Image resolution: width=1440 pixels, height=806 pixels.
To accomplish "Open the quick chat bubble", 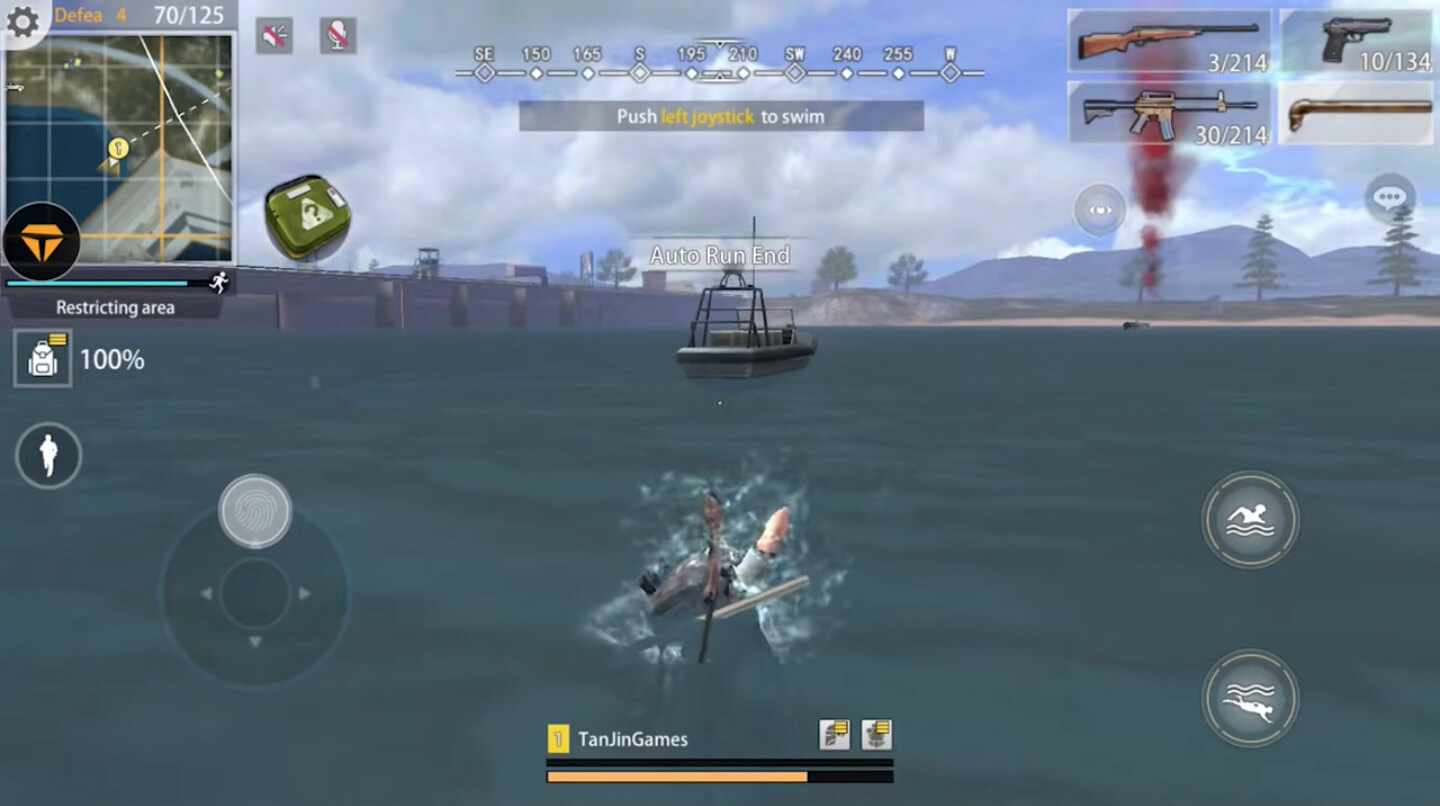I will pos(1388,196).
